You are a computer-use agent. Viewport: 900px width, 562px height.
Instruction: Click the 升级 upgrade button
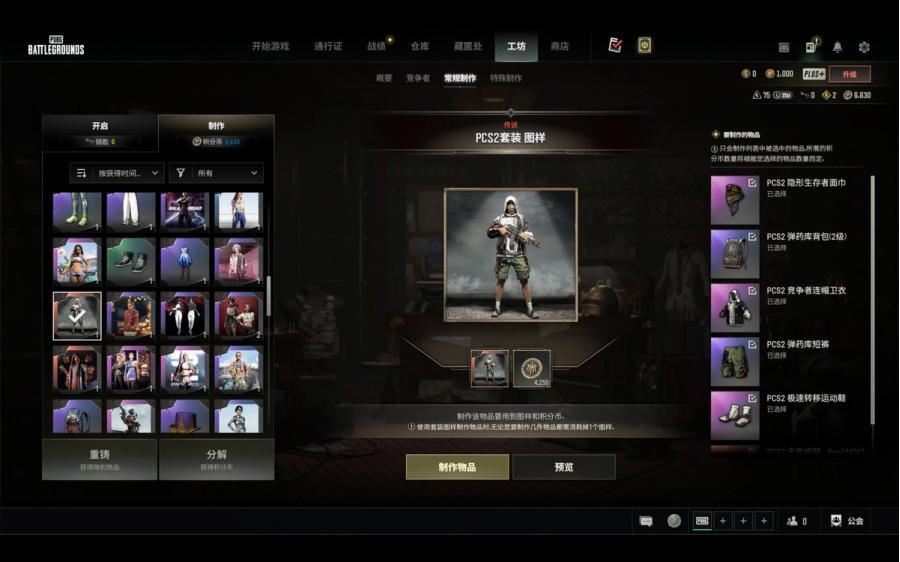click(x=849, y=74)
